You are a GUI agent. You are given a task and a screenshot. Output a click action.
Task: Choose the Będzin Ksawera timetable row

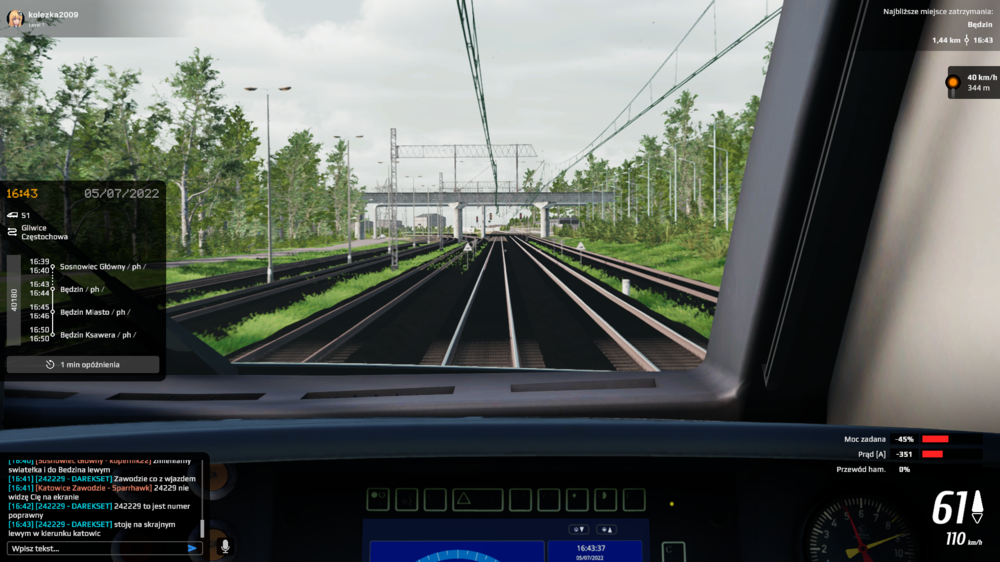coord(97,335)
